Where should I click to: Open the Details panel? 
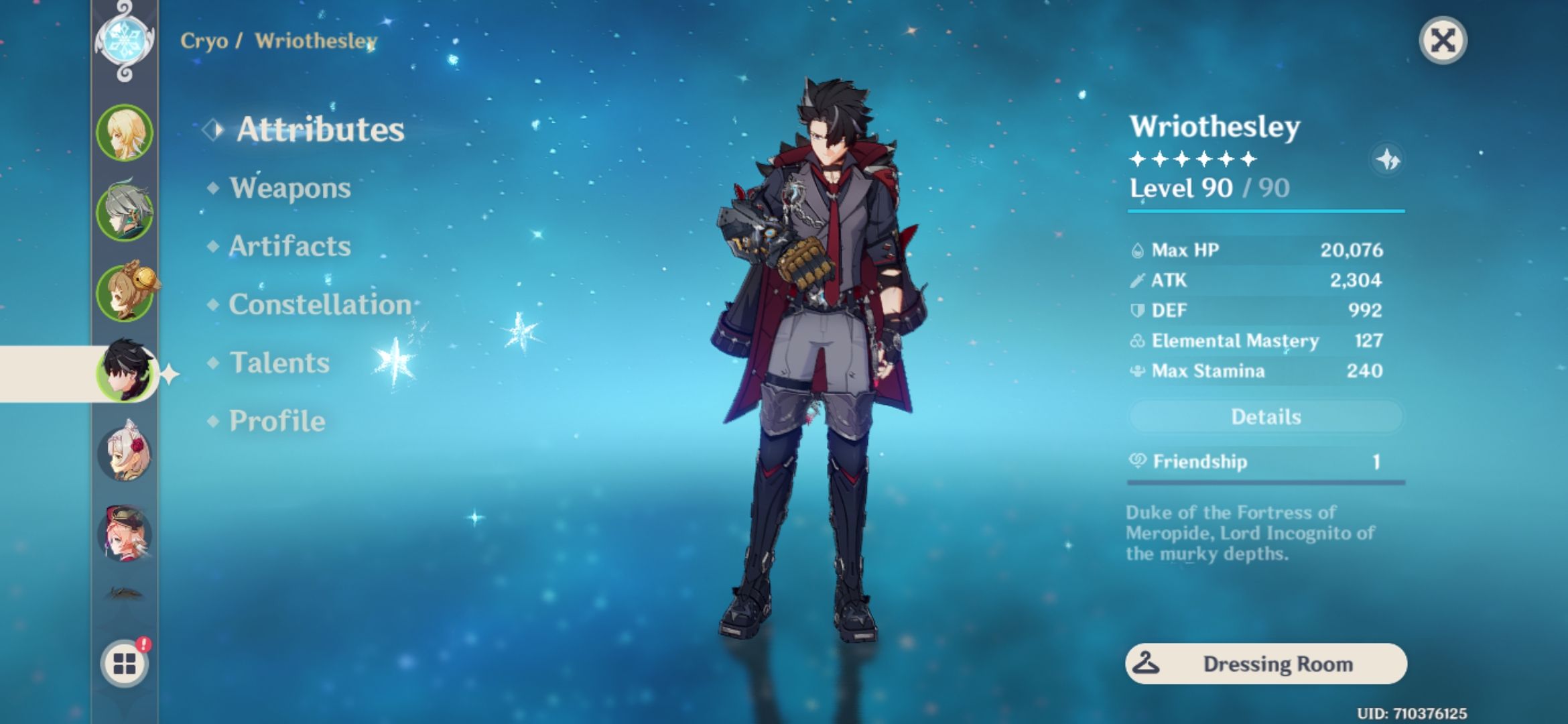(1265, 416)
